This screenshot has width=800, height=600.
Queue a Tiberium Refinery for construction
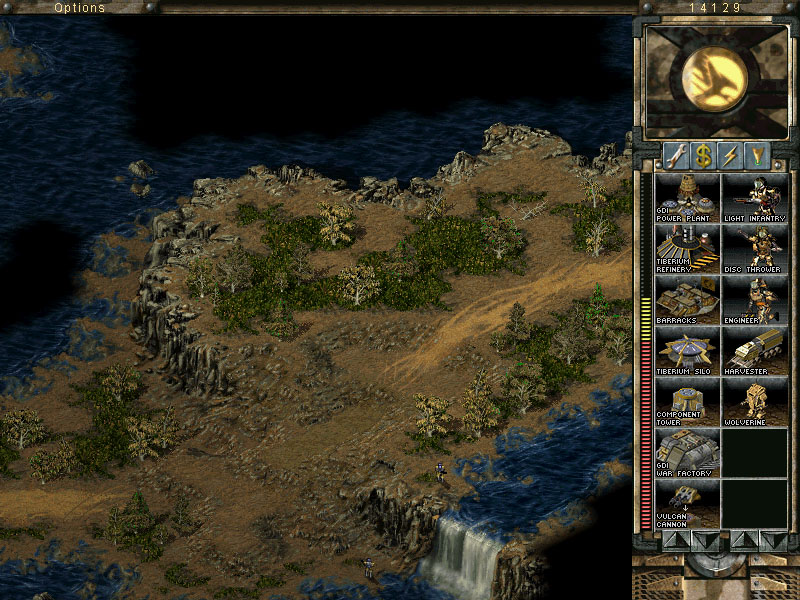pyautogui.click(x=687, y=249)
